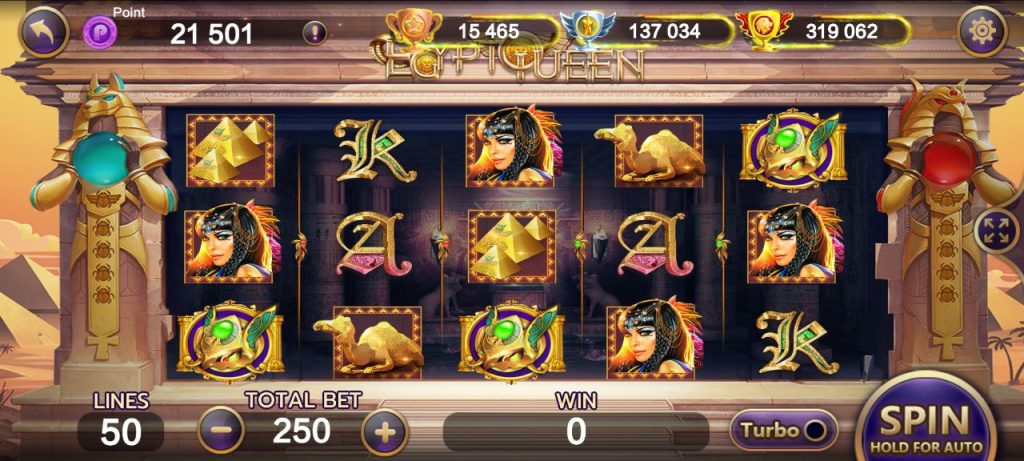Increase the total bet with plus
Viewport: 1024px width, 461px height.
384,432
